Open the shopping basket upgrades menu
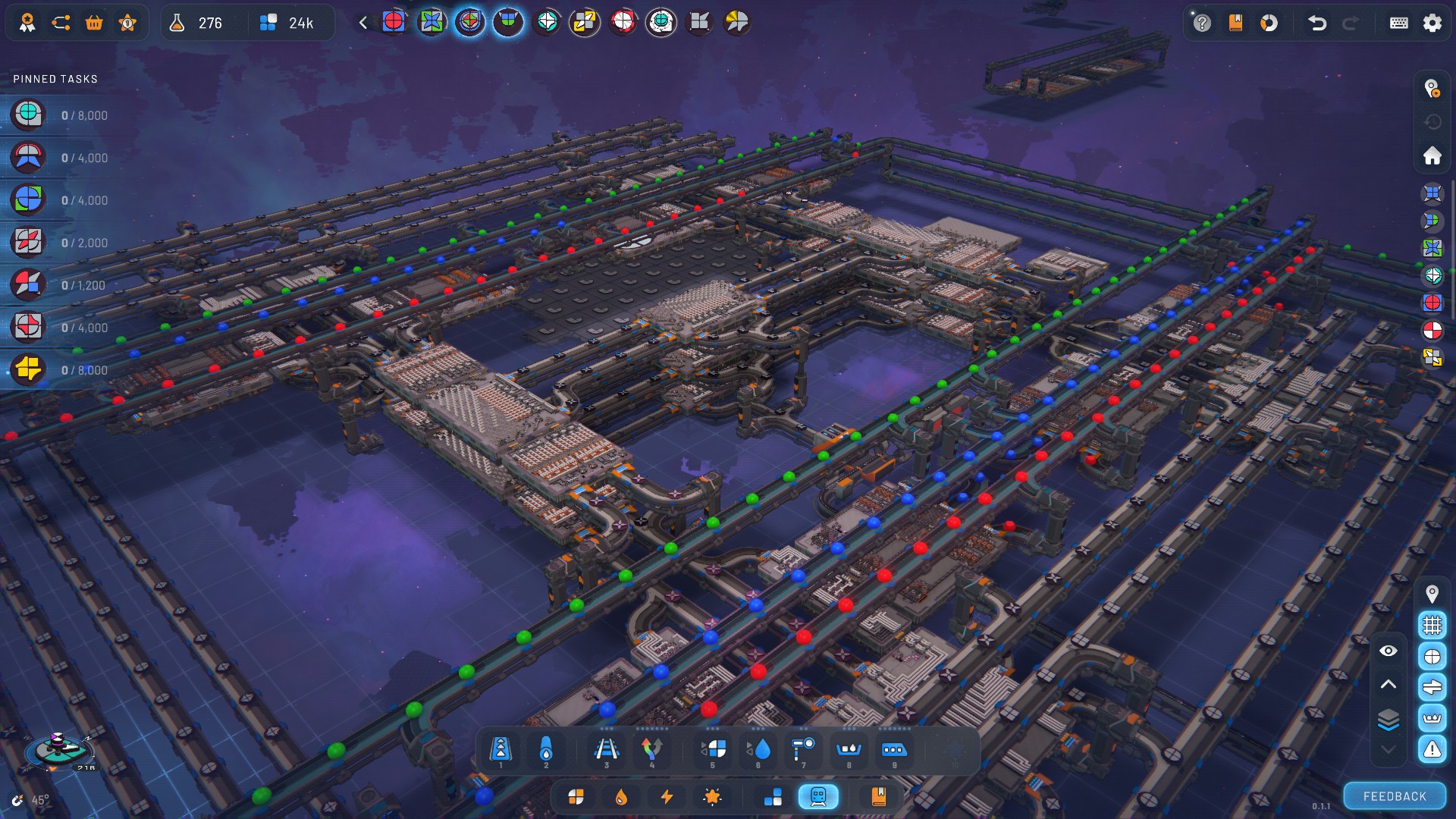Viewport: 1456px width, 819px height. 94,23
